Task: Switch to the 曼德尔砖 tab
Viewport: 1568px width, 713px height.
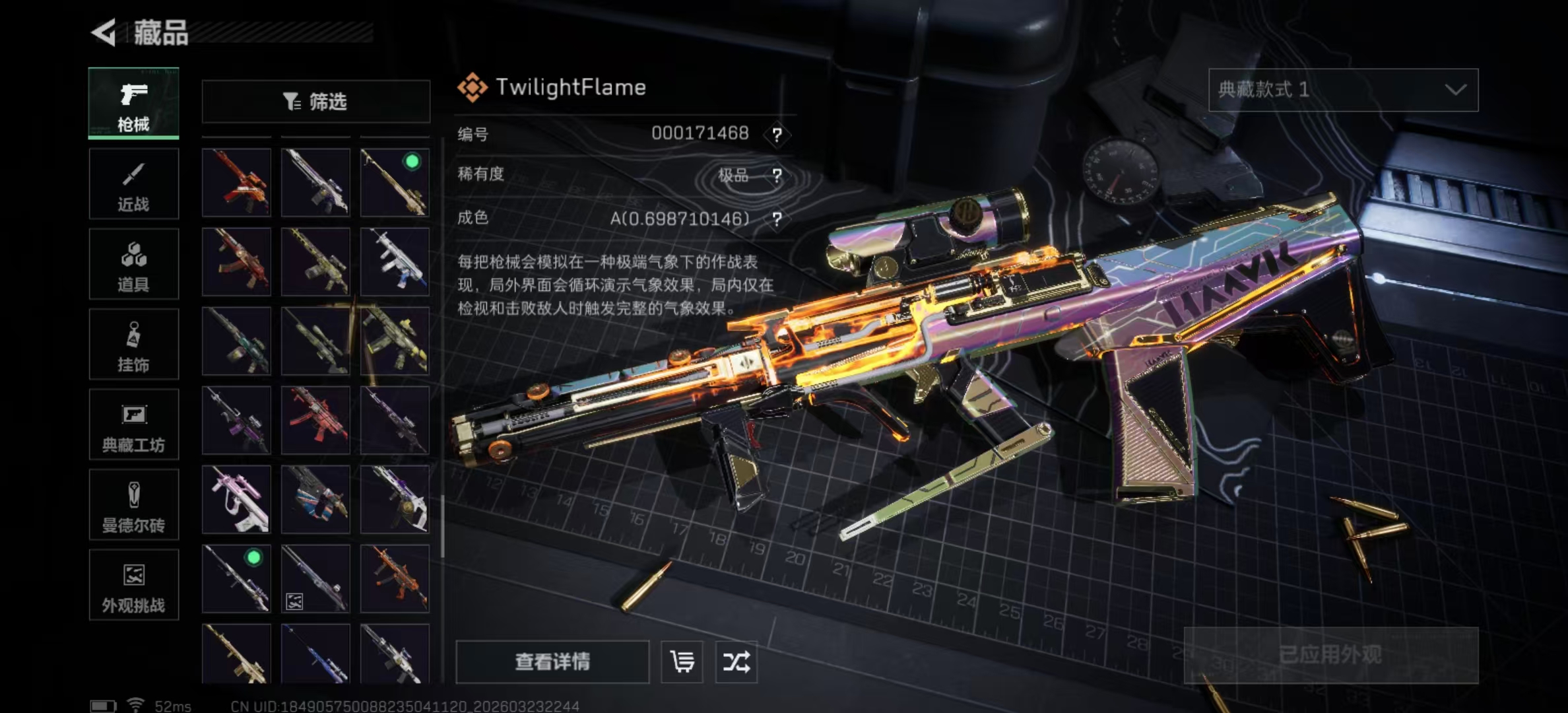Action: [x=133, y=506]
